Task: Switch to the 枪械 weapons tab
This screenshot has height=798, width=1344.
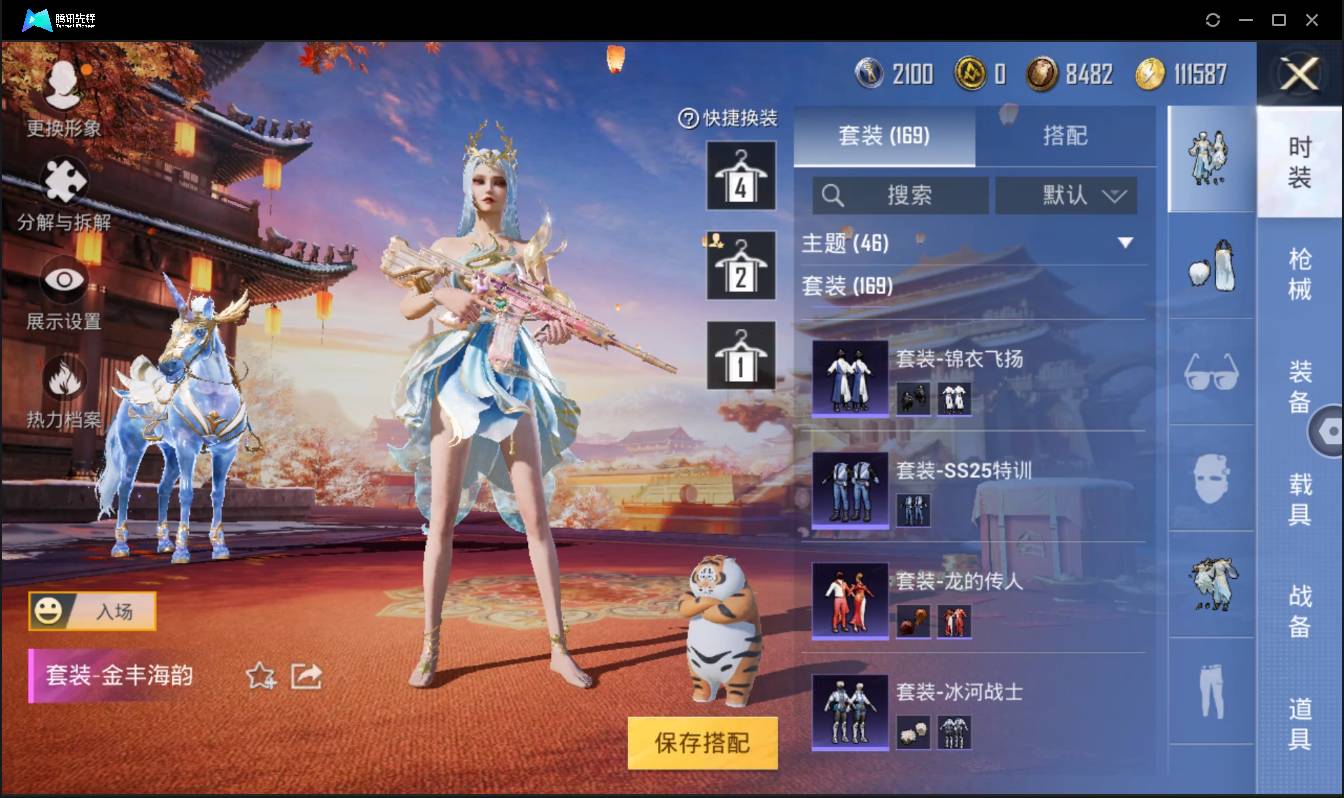Action: [1302, 273]
